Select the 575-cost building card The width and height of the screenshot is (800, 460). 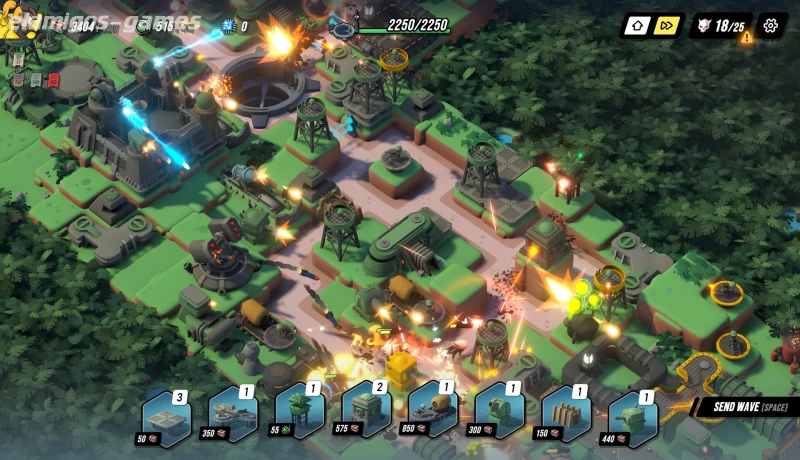(x=366, y=412)
